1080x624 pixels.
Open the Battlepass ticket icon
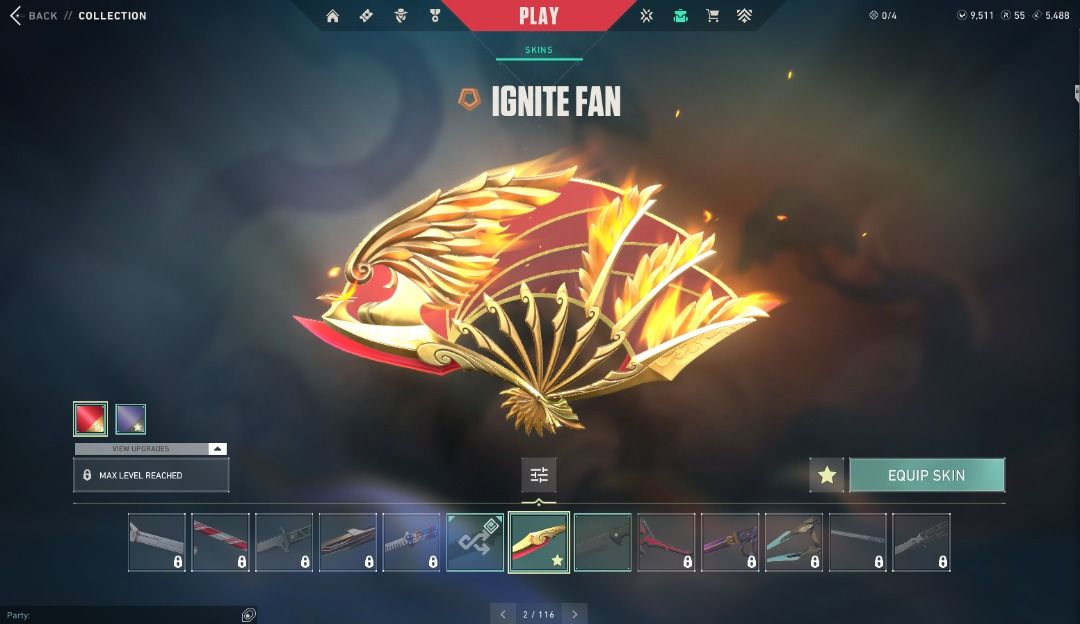point(366,16)
